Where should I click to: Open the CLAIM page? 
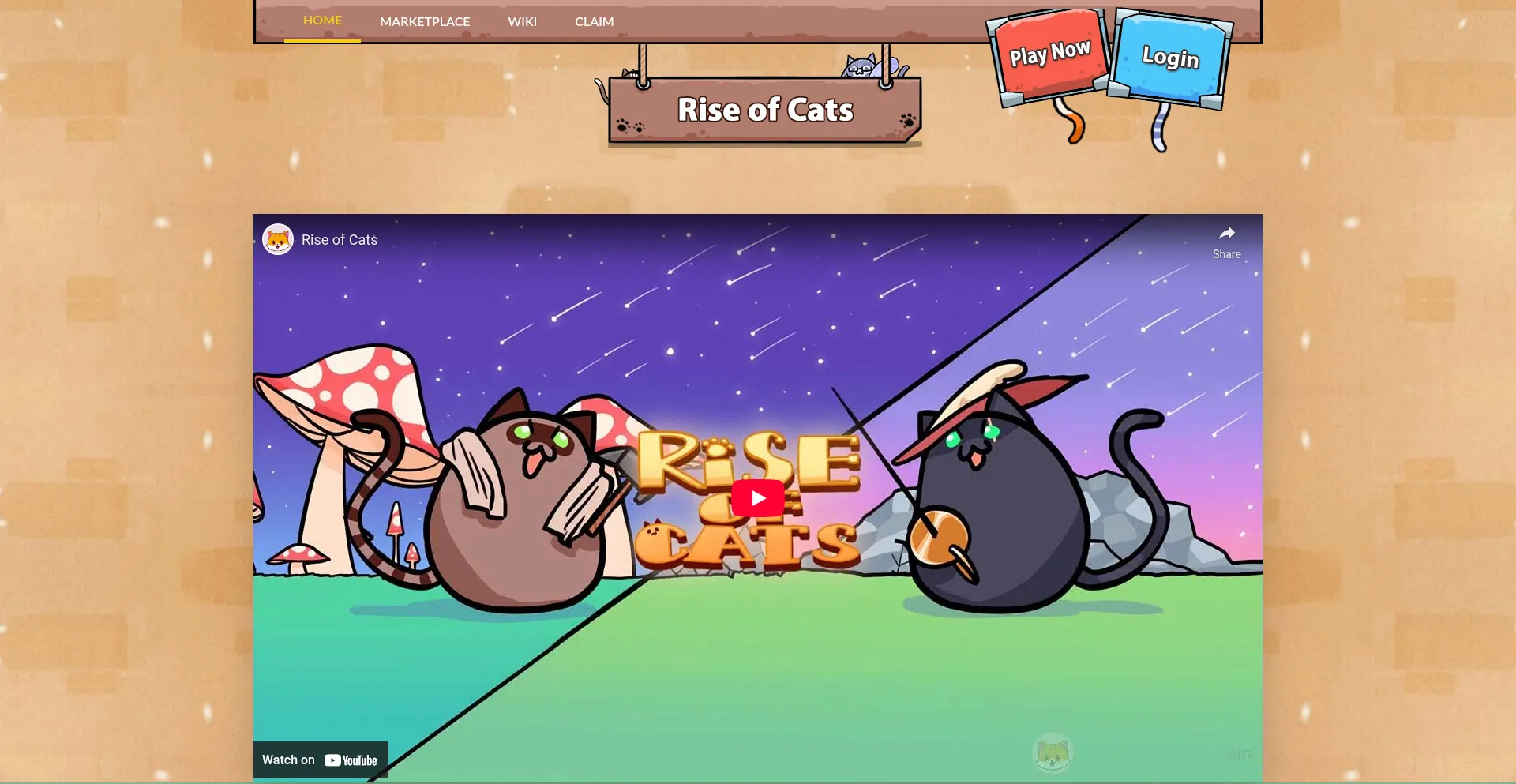pyautogui.click(x=594, y=21)
